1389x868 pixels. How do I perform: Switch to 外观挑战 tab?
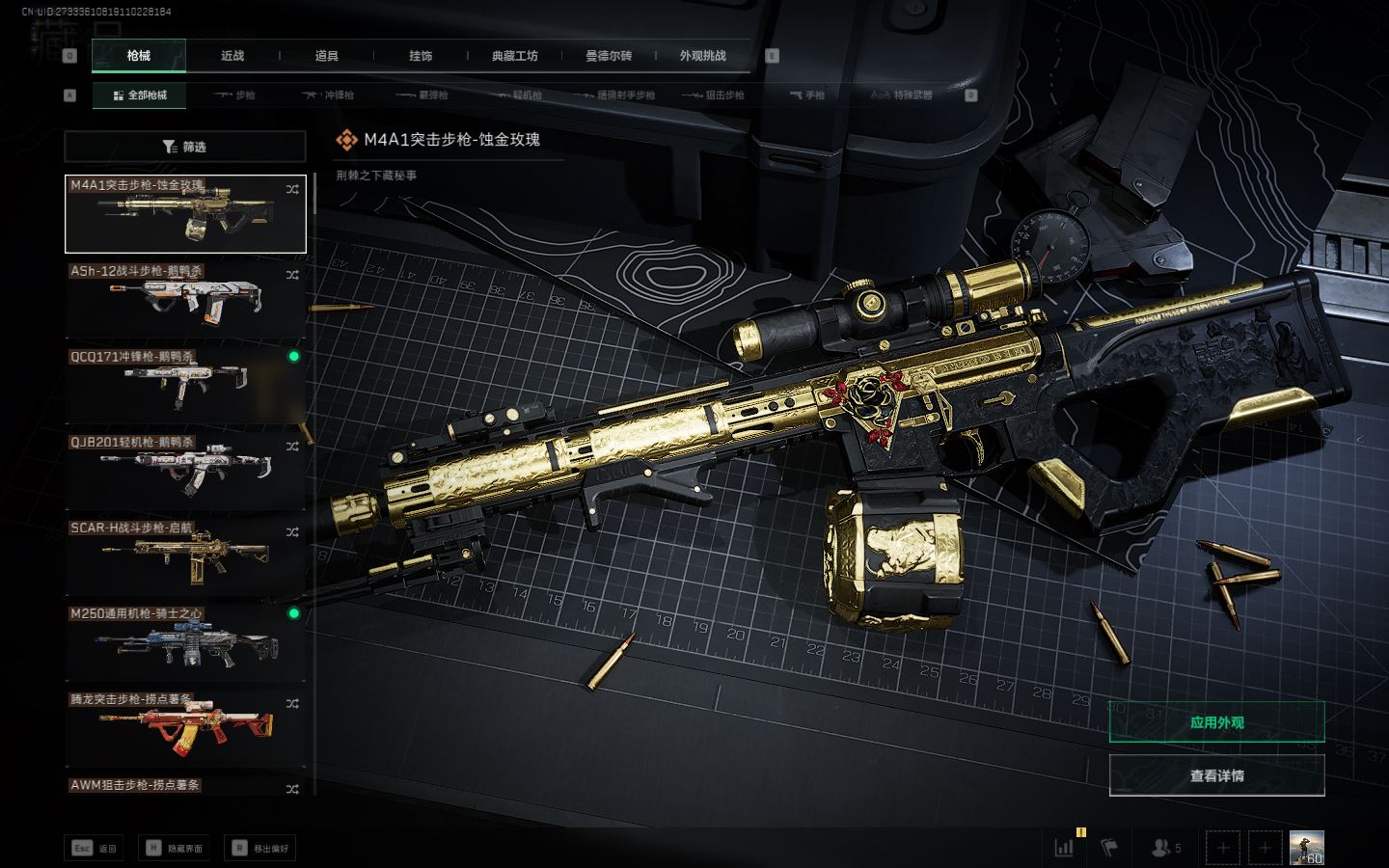click(x=702, y=56)
